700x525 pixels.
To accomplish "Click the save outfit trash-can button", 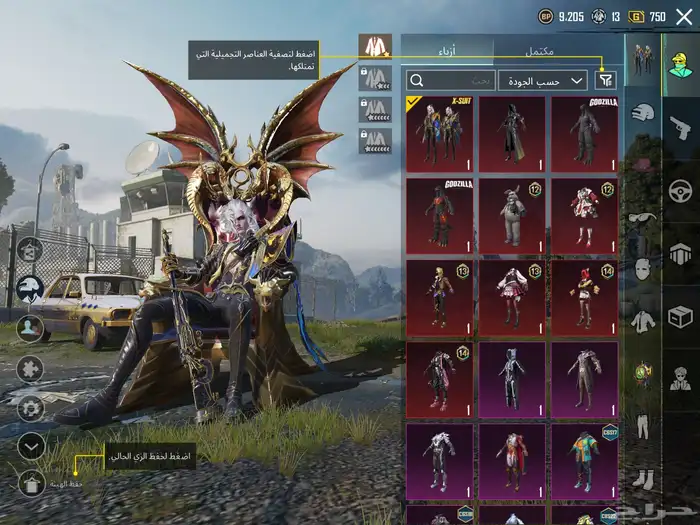I will 31,484.
